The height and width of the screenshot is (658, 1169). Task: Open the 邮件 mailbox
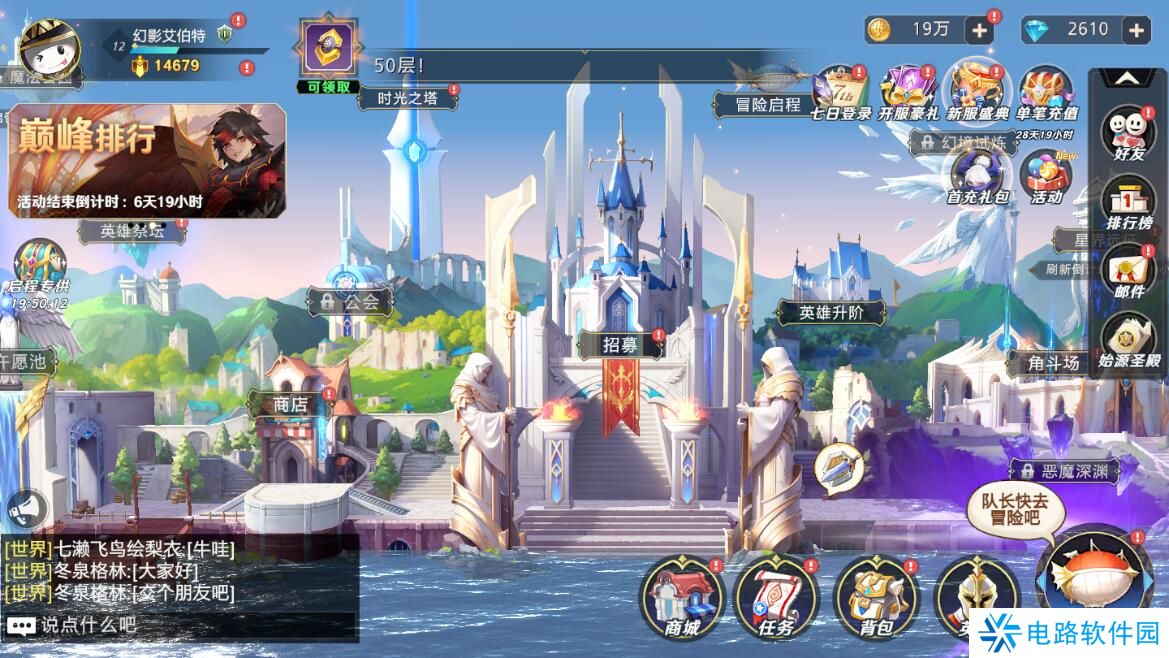coord(1127,272)
